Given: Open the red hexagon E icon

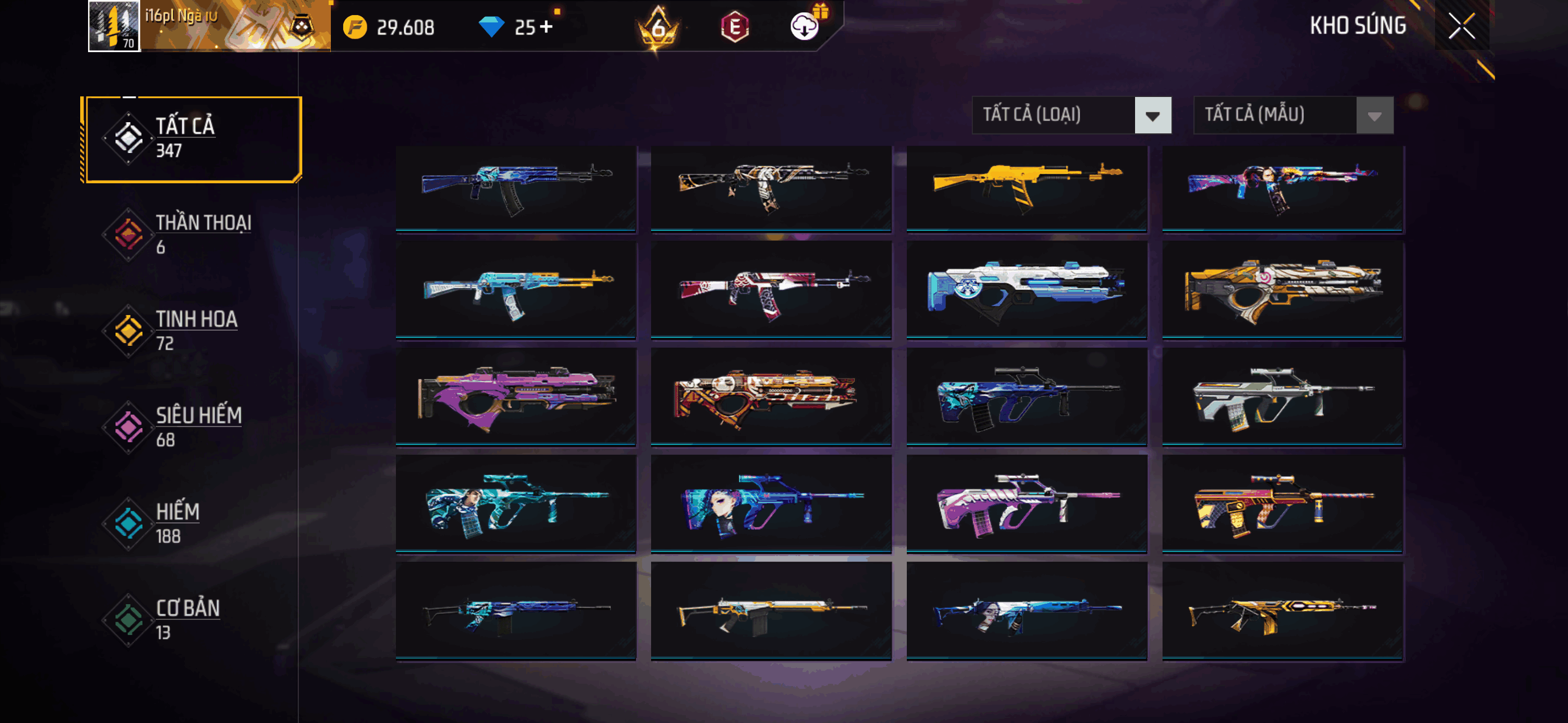Looking at the screenshot, I should point(735,27).
